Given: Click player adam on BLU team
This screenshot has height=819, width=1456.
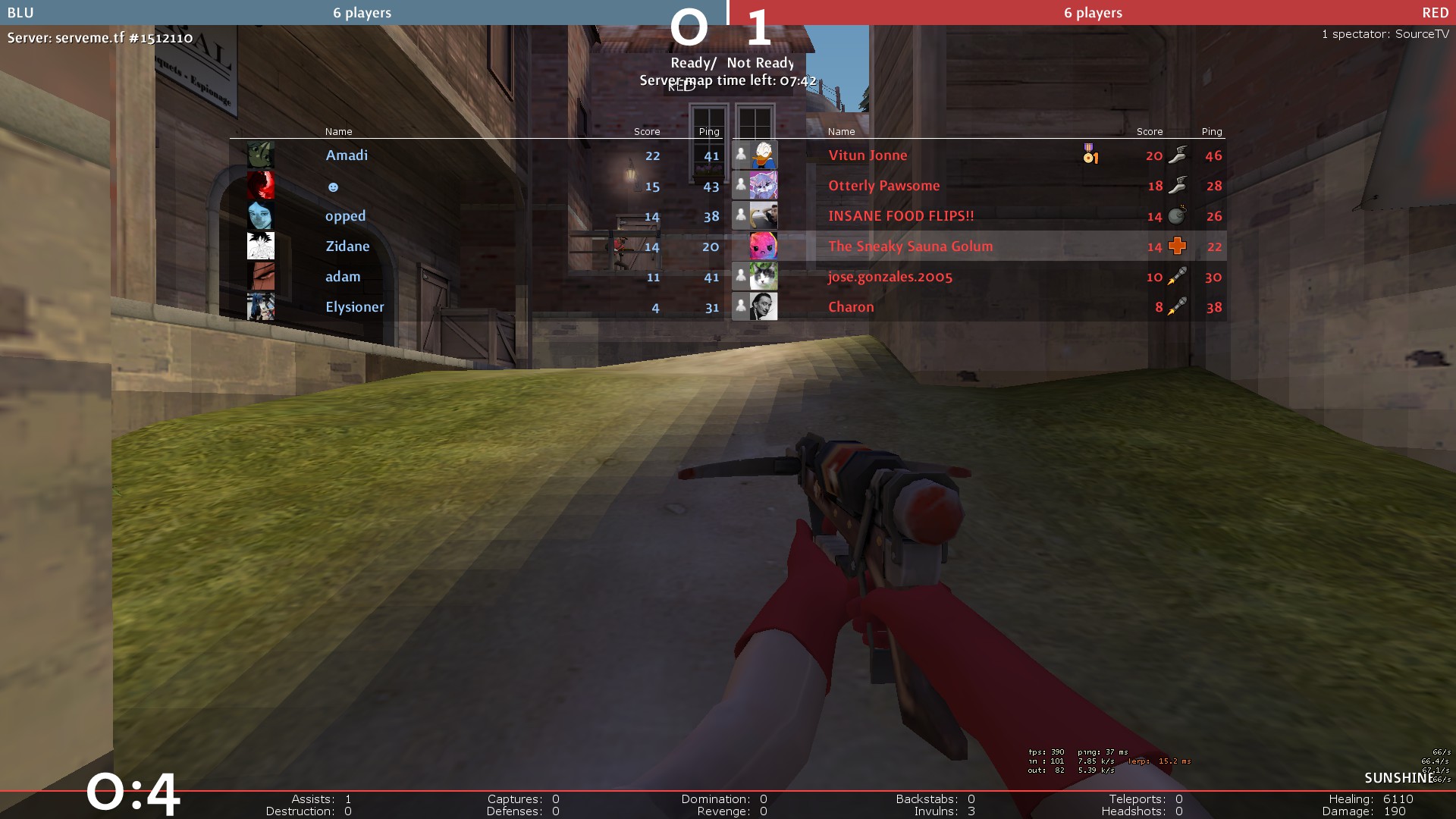Looking at the screenshot, I should click(x=343, y=277).
